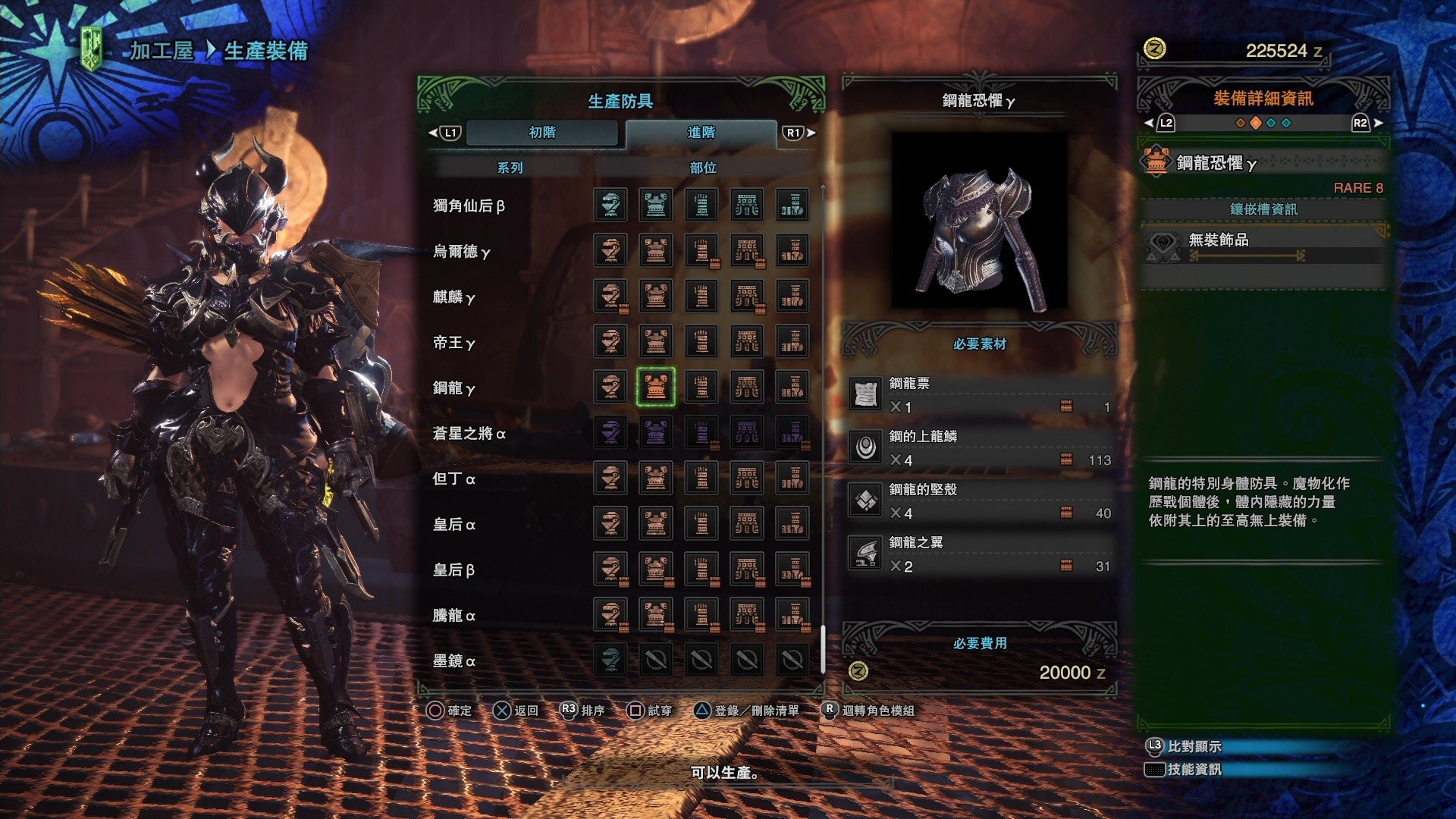
Task: Select the highlighted 鋼龍γ chest armor
Action: click(x=656, y=387)
